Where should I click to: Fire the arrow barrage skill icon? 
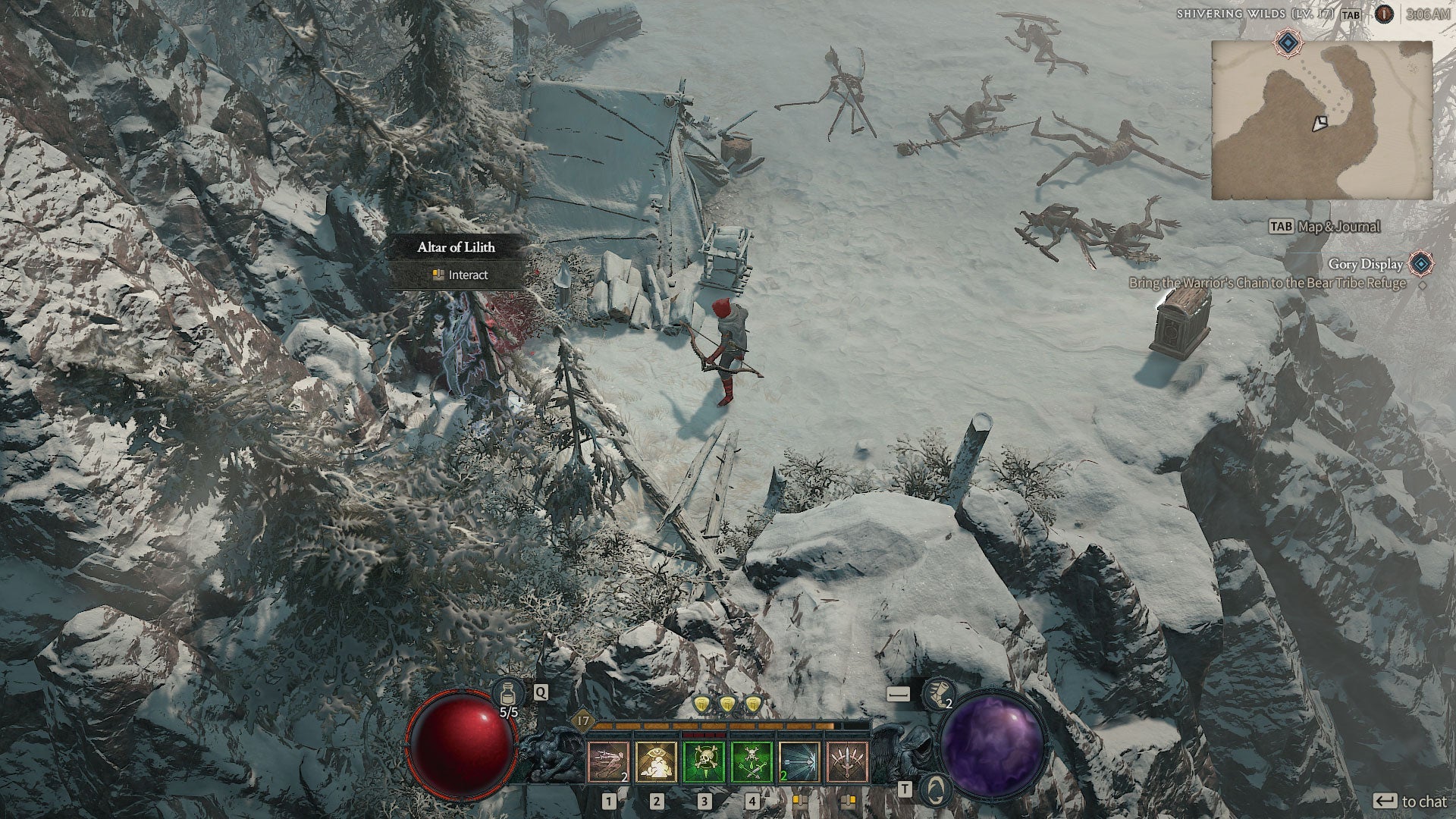click(799, 762)
